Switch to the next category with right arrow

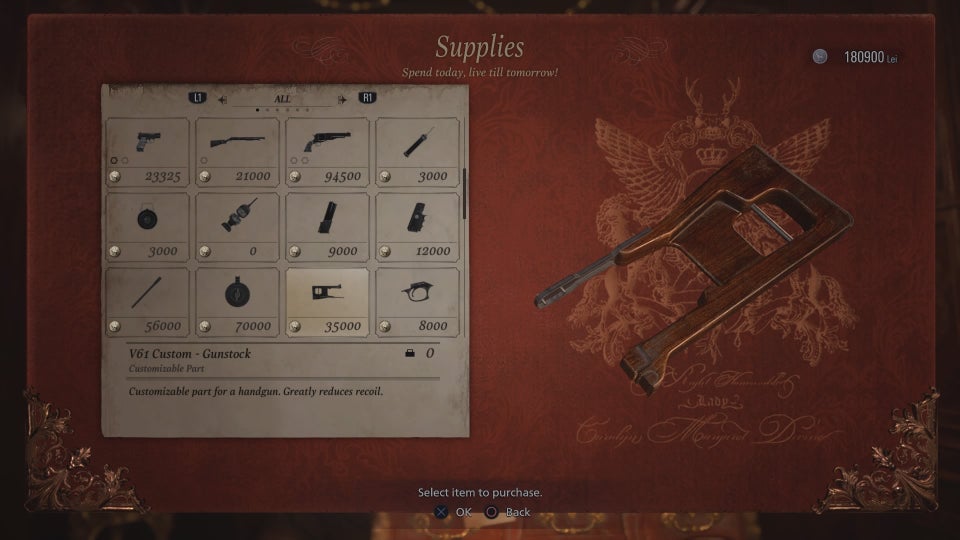pyautogui.click(x=343, y=99)
